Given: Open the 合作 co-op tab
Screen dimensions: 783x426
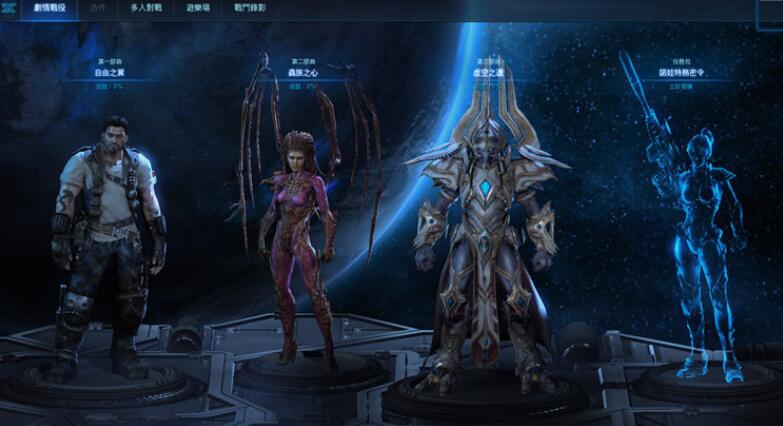Looking at the screenshot, I should click(97, 7).
